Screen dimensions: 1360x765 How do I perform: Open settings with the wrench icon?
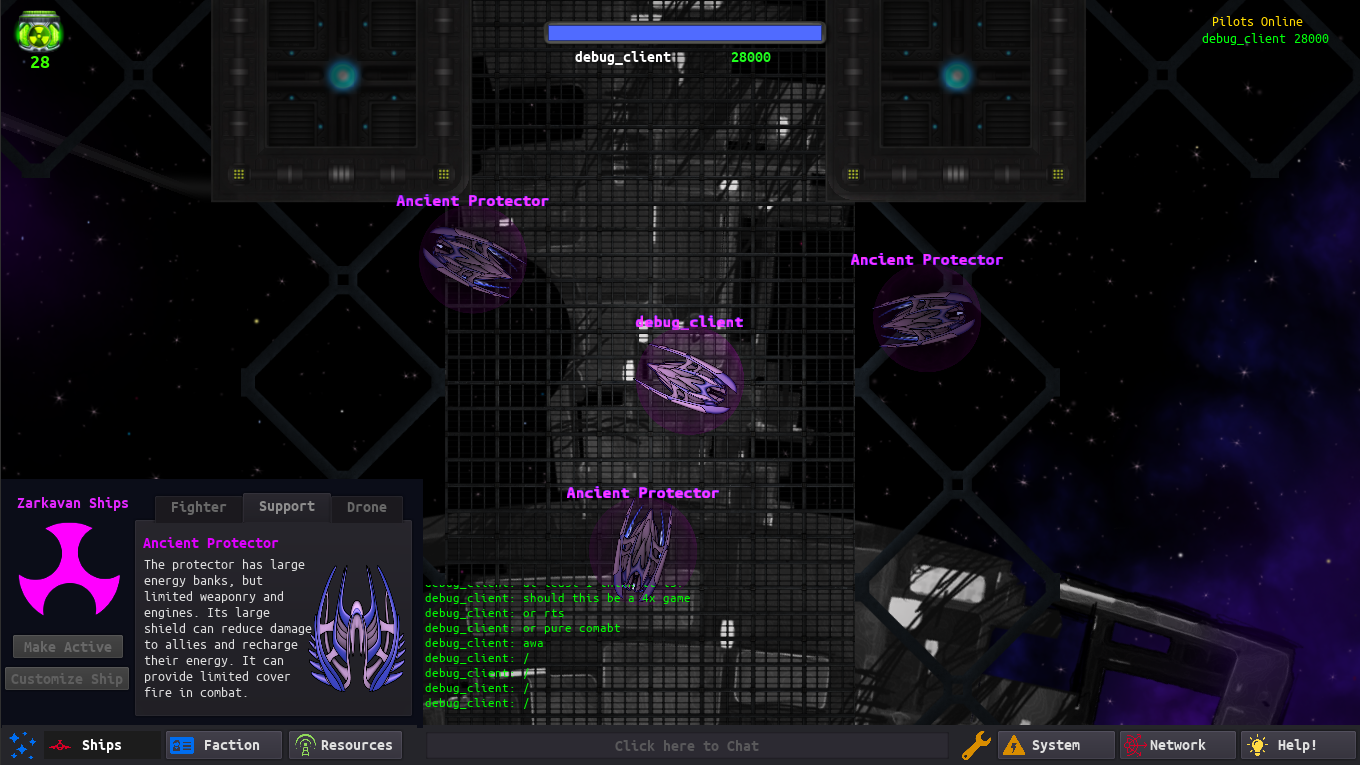[976, 745]
